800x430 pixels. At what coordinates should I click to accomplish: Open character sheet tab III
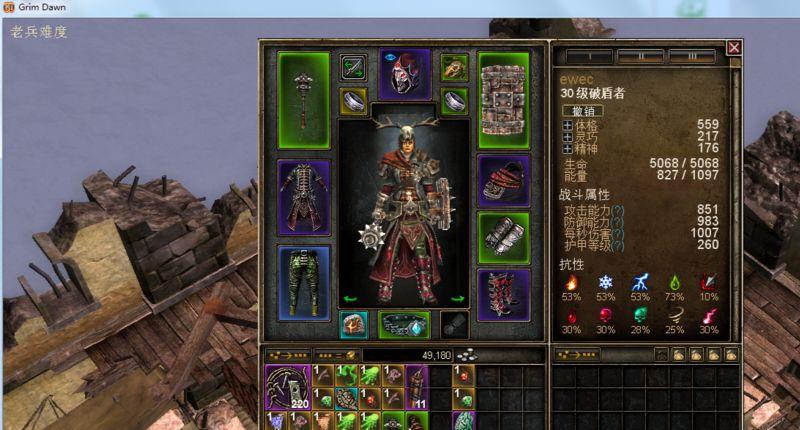pyautogui.click(x=691, y=56)
